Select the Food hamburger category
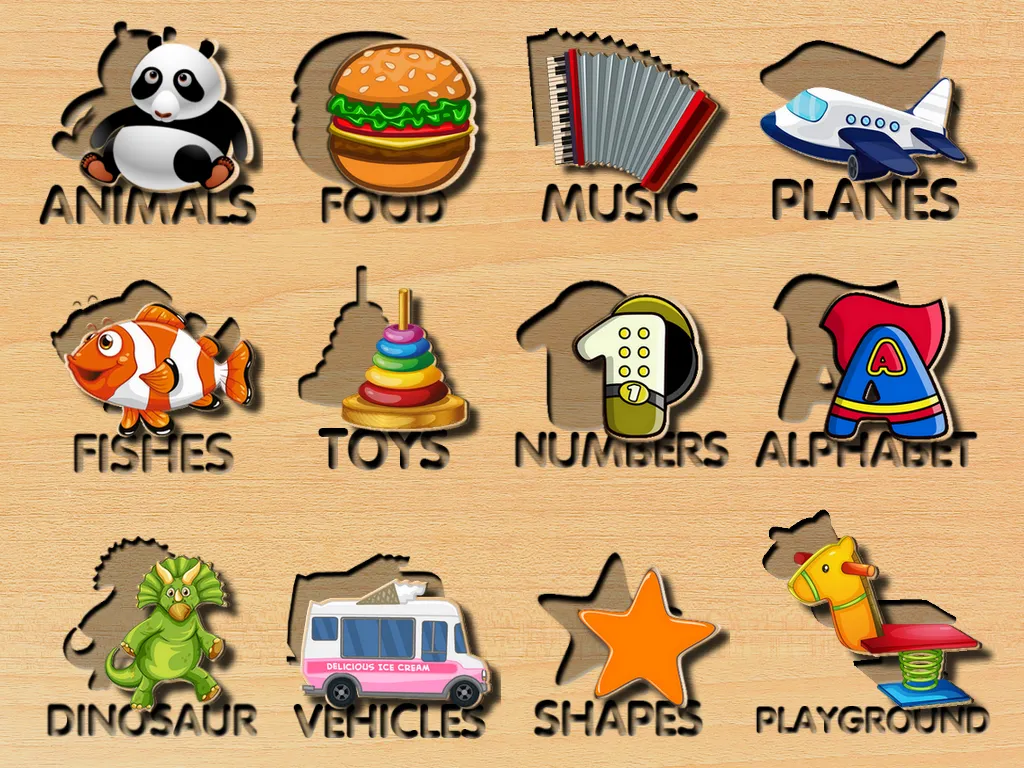Image resolution: width=1024 pixels, height=768 pixels. tap(400, 116)
